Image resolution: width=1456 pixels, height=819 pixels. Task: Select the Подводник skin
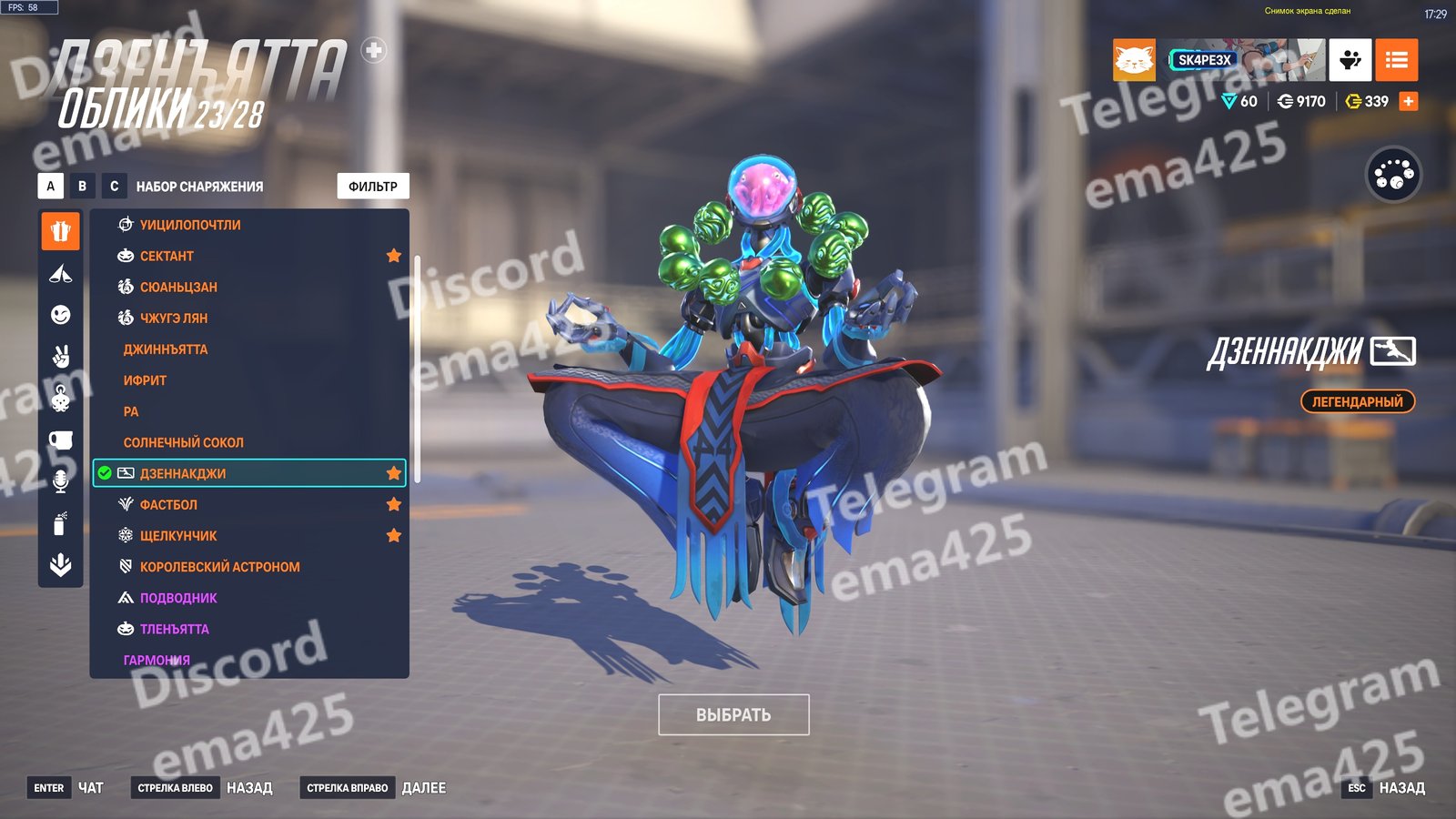click(178, 598)
